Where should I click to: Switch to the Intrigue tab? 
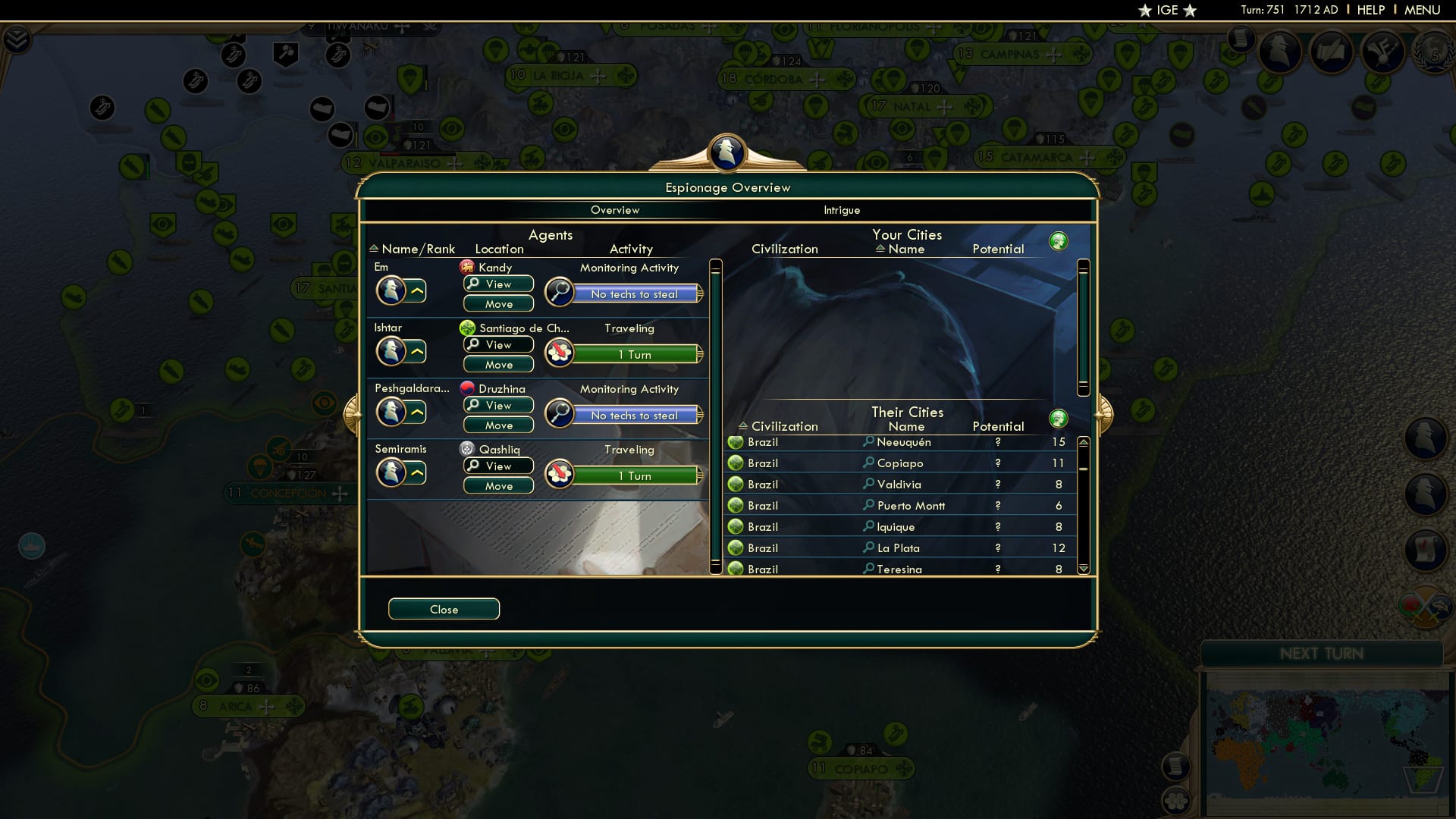(842, 210)
